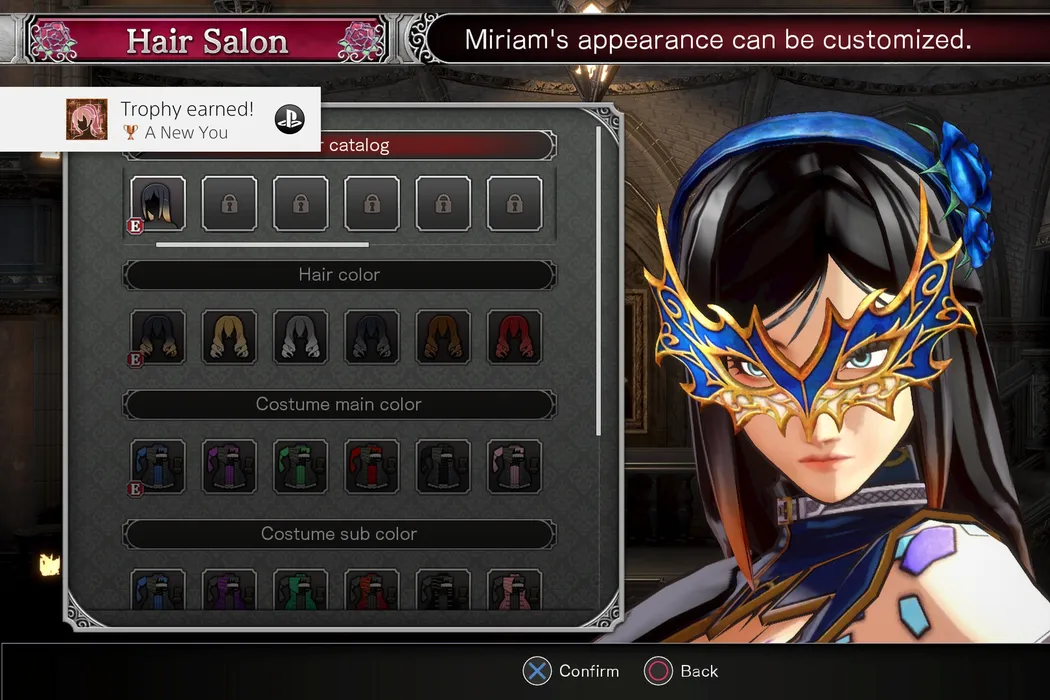Apply the red costume main color

pos(372,466)
